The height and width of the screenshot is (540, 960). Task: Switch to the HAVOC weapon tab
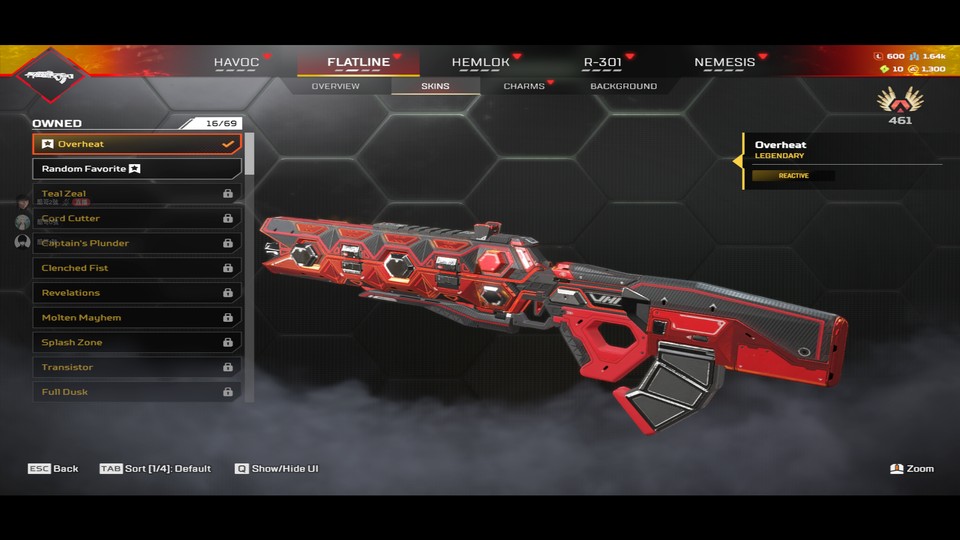(x=236, y=62)
